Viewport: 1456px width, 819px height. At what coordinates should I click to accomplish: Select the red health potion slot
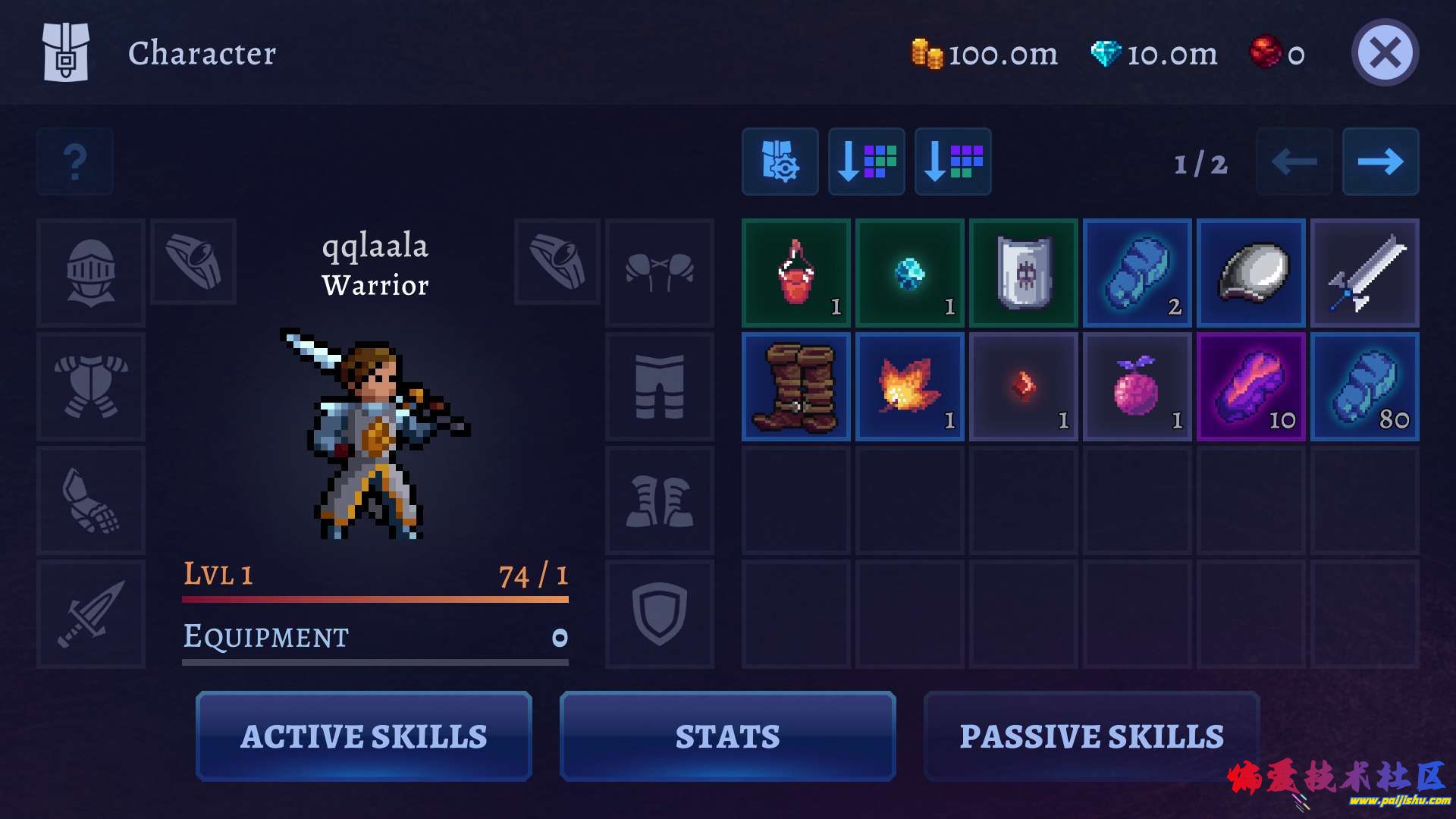(796, 273)
